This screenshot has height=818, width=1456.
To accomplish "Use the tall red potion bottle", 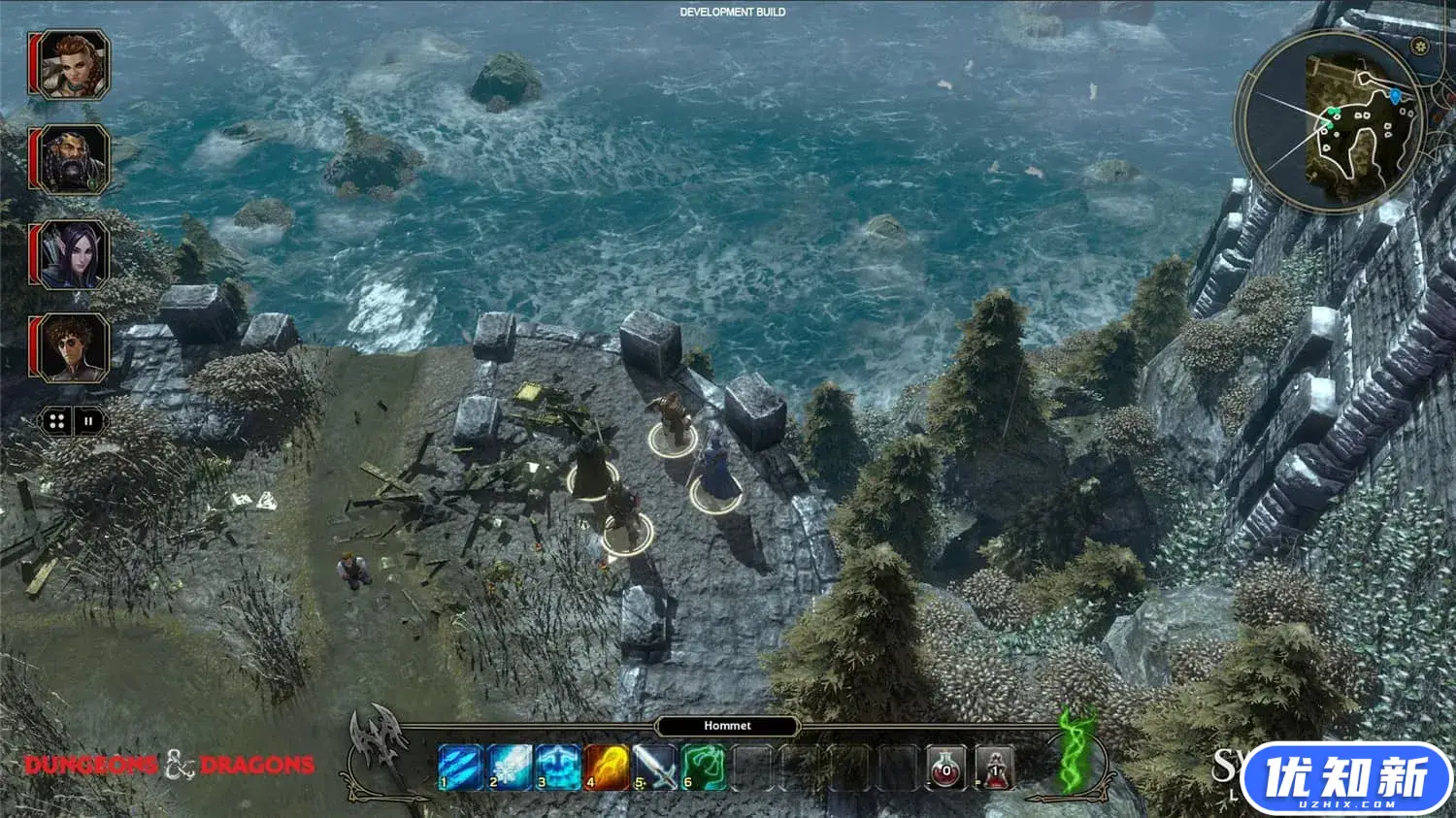I will (x=995, y=768).
